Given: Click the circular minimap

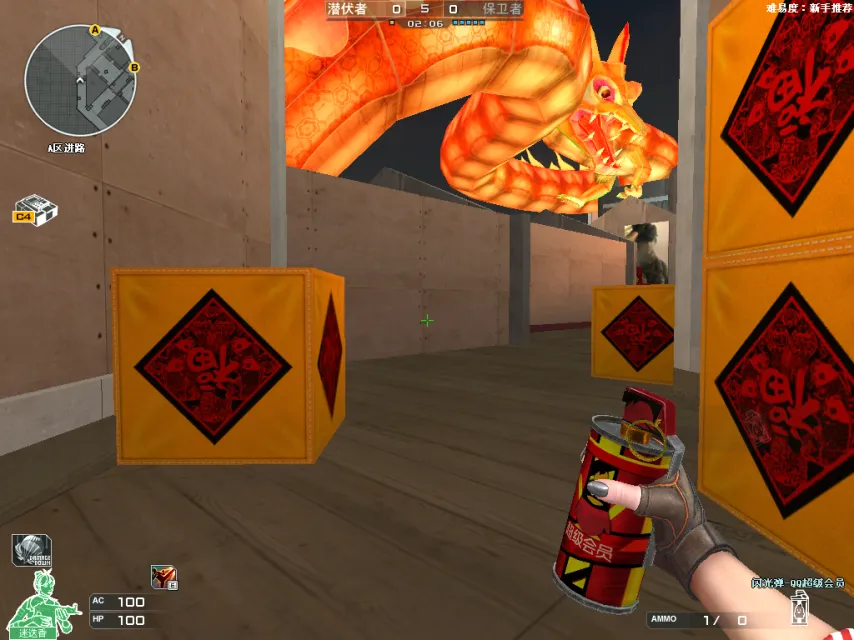Looking at the screenshot, I should pos(80,81).
